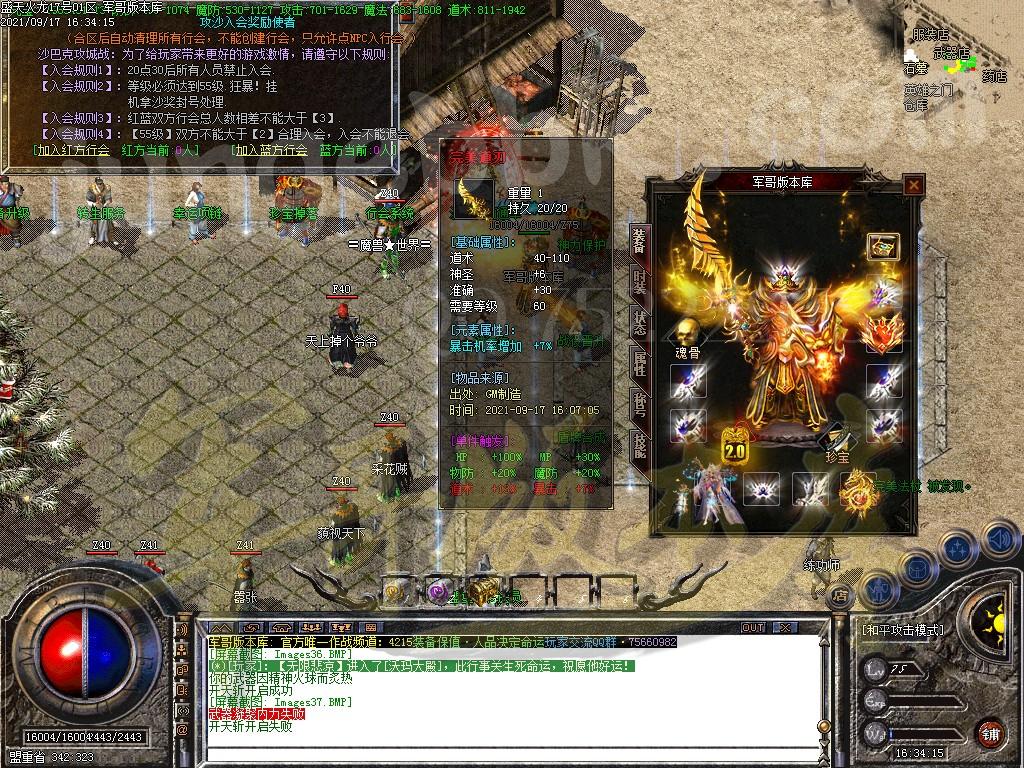
Task: Select the golden dragon medallion slot
Action: 858,490
